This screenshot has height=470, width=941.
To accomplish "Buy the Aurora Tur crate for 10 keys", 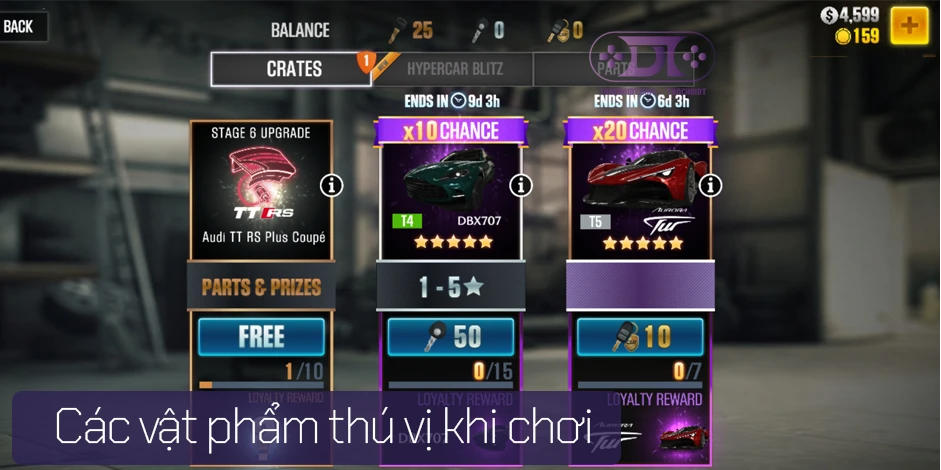I will click(640, 337).
